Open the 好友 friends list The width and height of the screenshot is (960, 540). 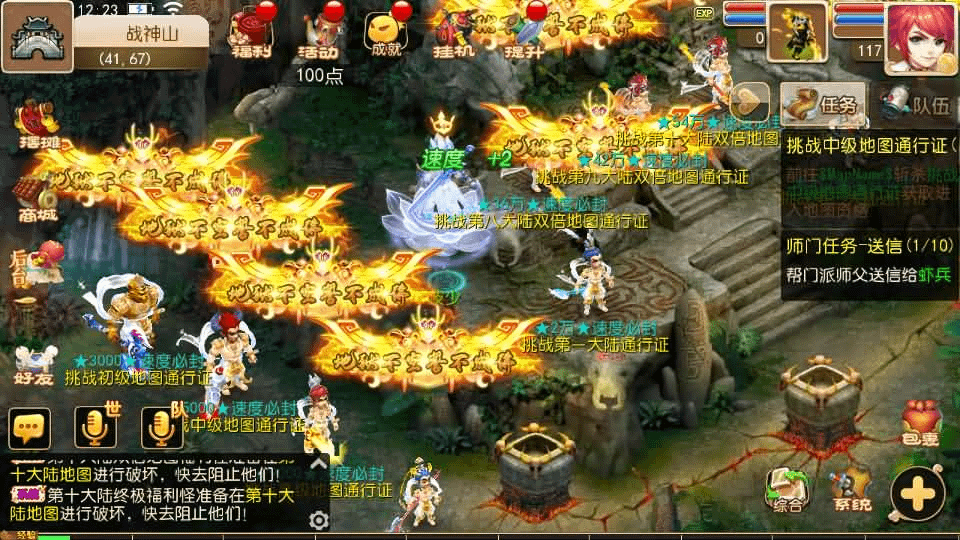(x=35, y=365)
